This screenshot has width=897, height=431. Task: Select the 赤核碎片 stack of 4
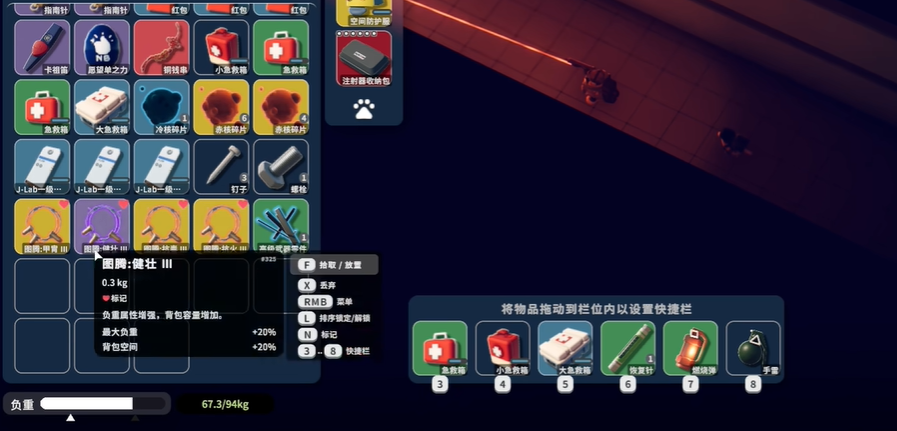click(281, 106)
